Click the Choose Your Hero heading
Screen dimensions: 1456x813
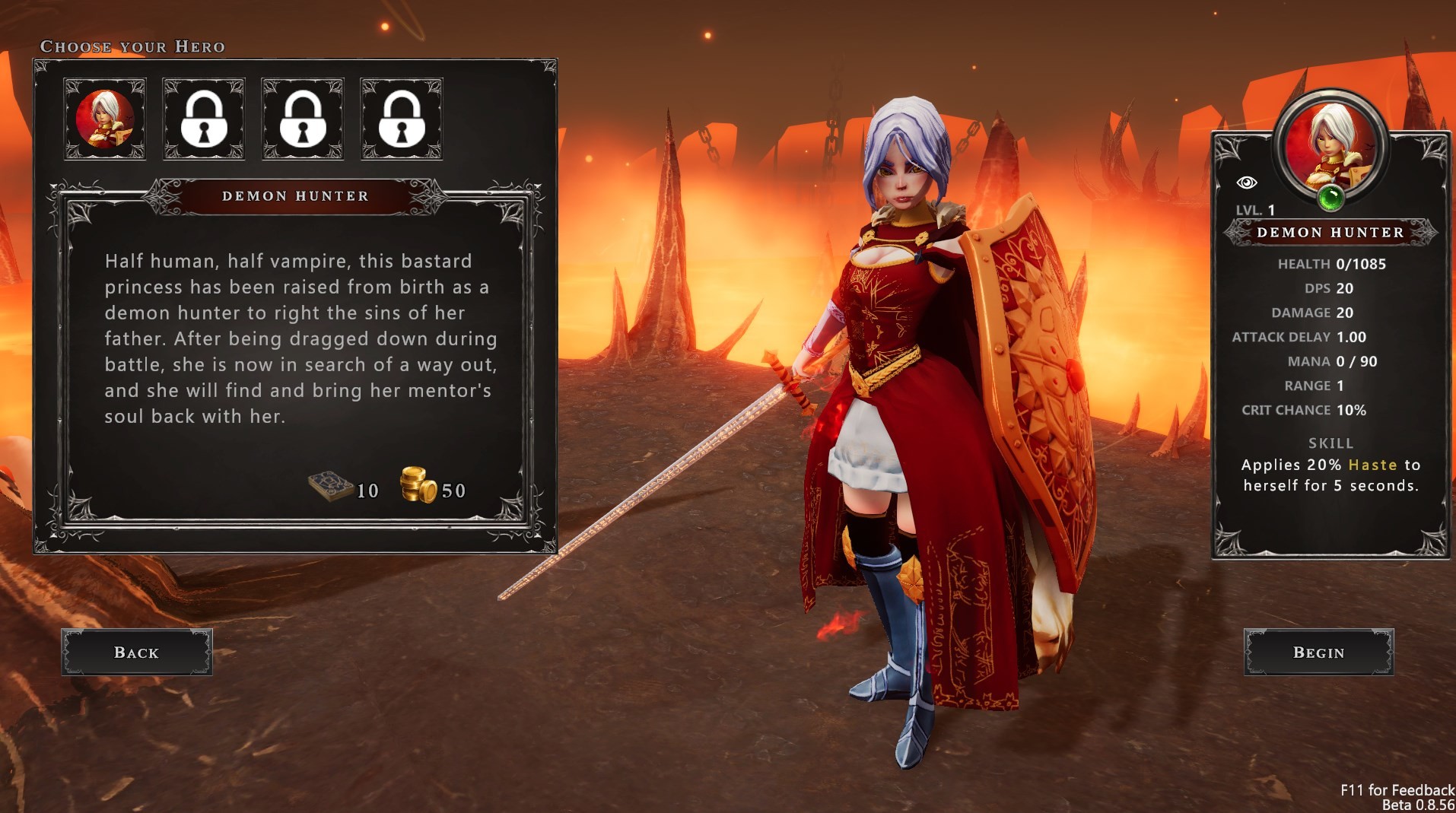[132, 46]
